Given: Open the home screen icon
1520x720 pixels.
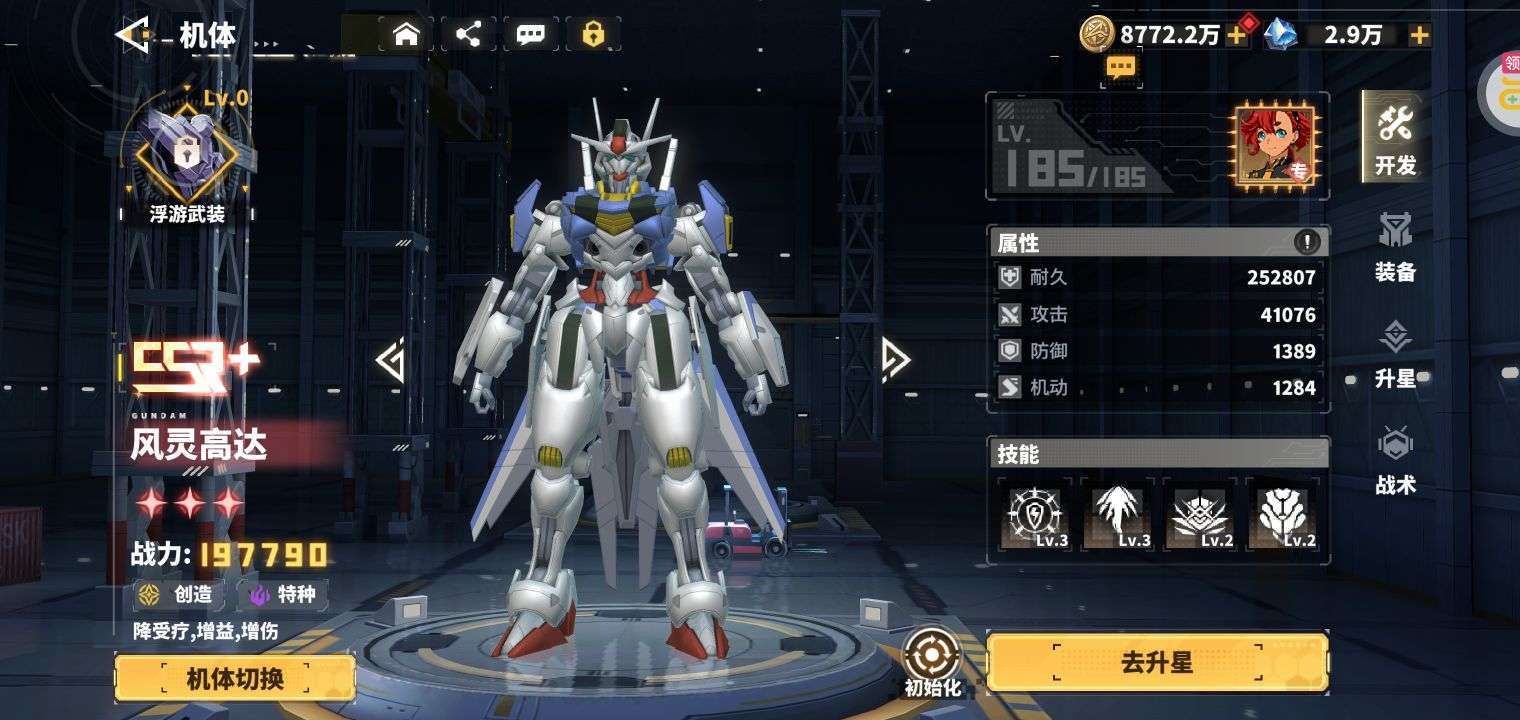Looking at the screenshot, I should tap(406, 35).
